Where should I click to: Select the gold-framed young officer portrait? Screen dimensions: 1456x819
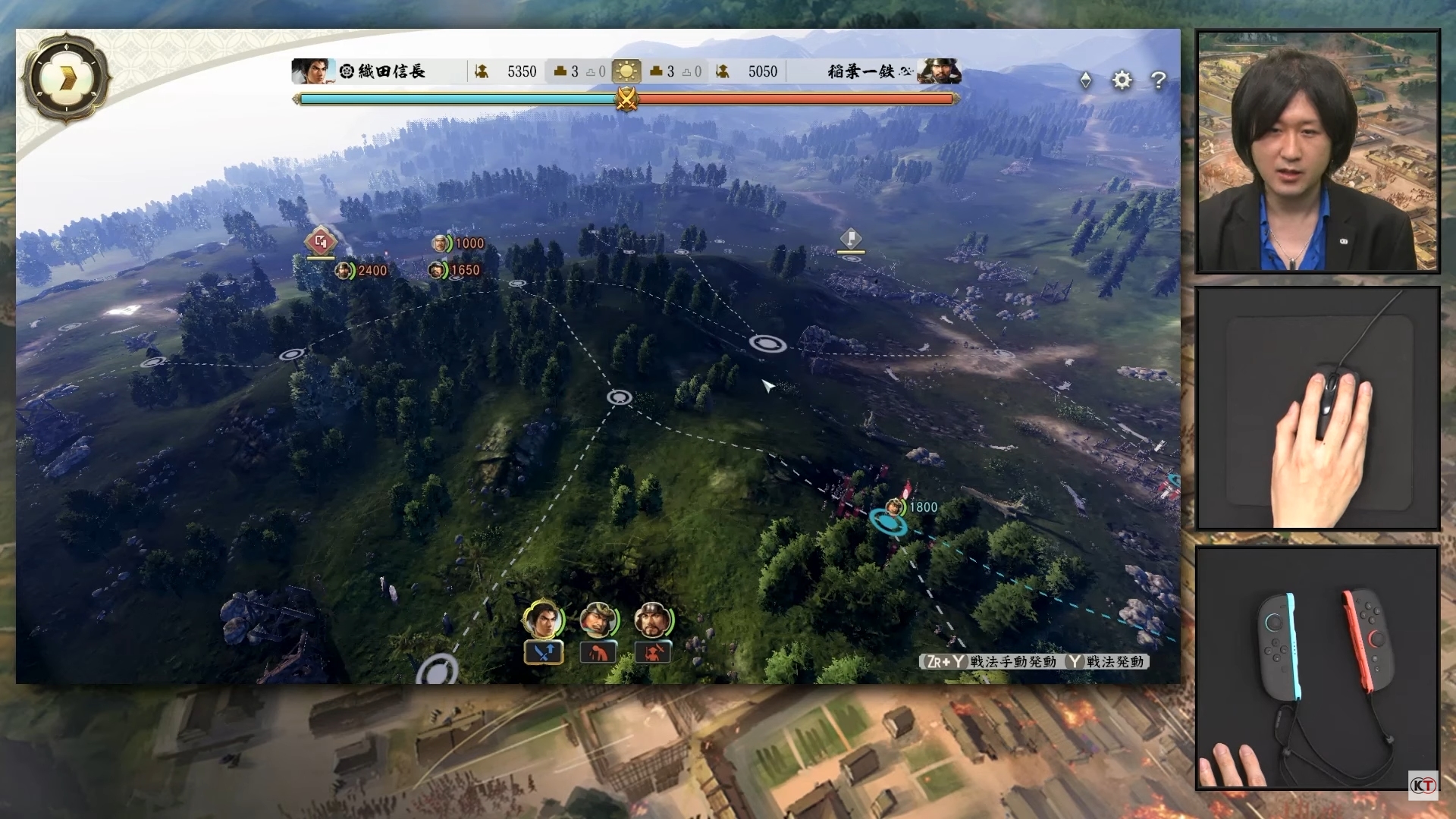click(543, 620)
